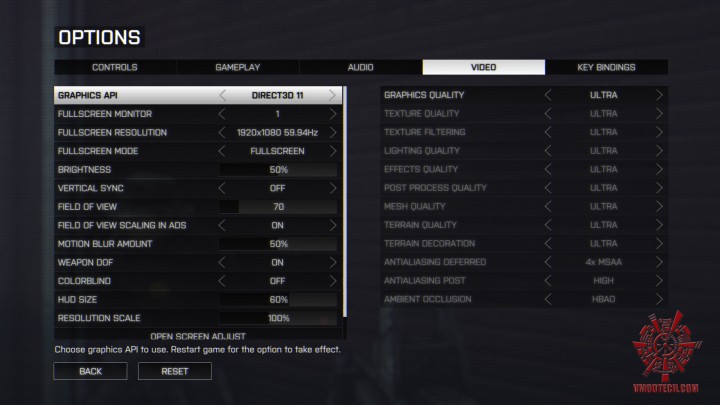
Task: Open Screen Adjust option
Action: click(198, 337)
